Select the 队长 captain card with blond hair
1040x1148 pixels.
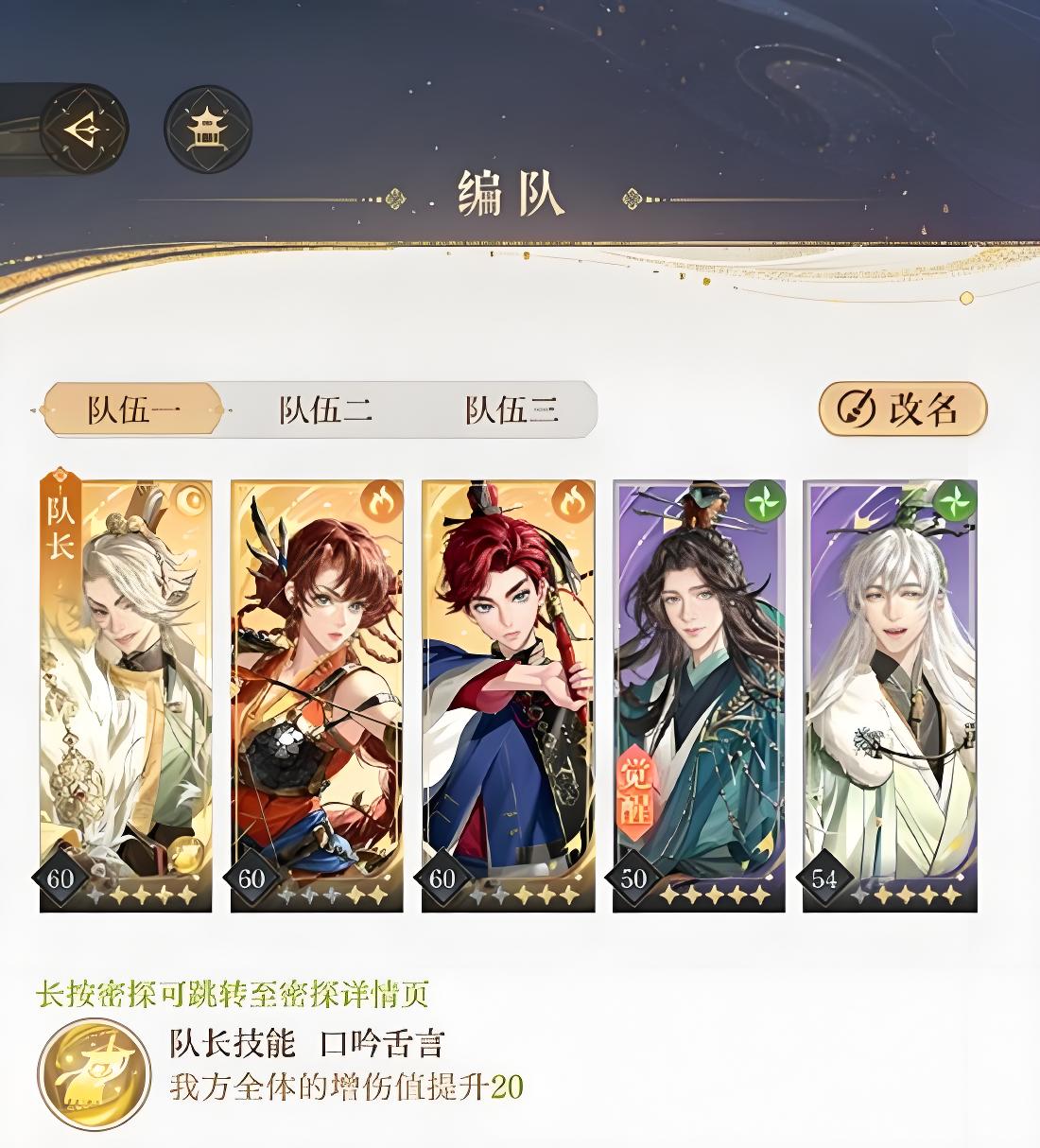point(126,695)
